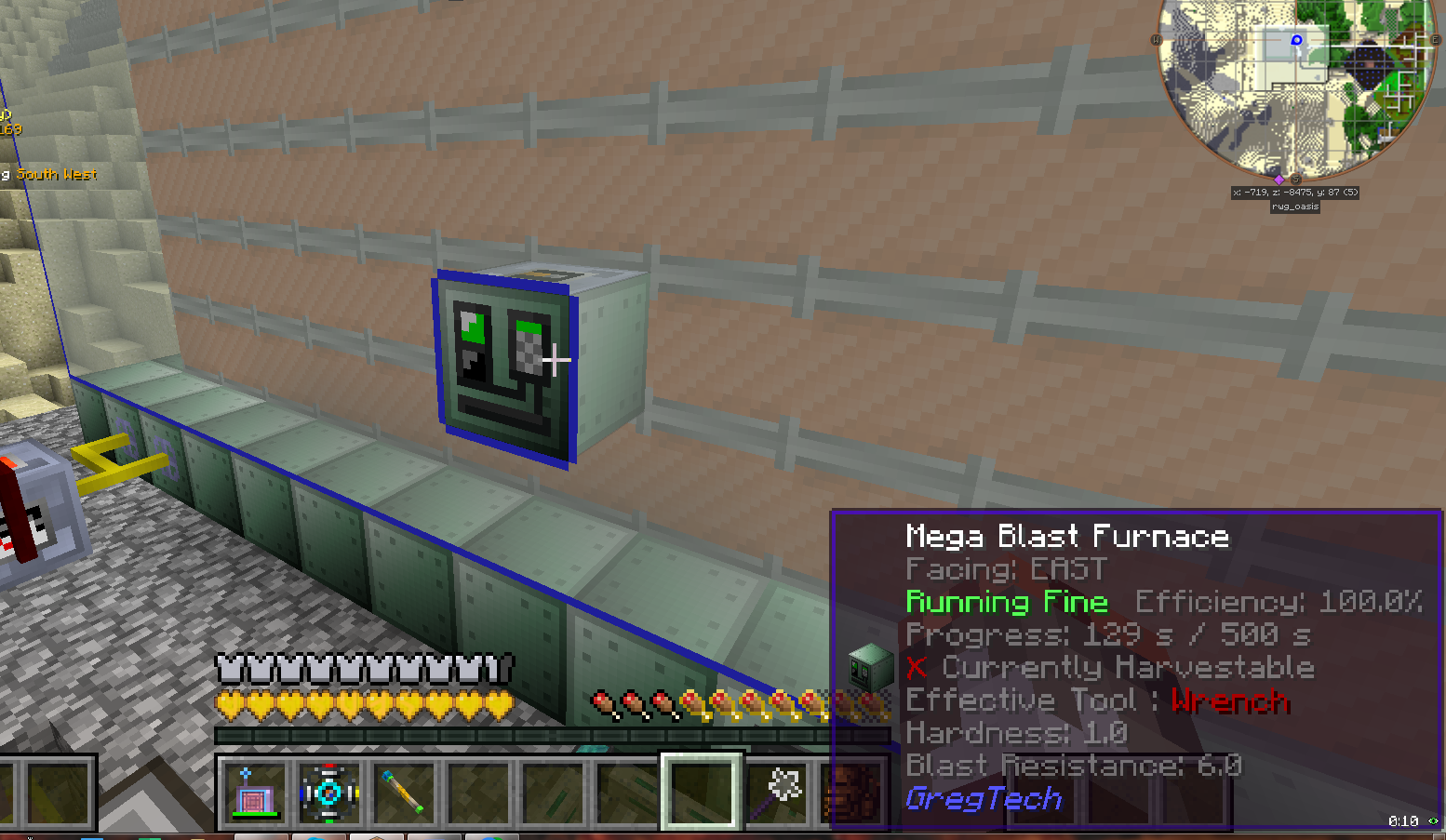1446x840 pixels.
Task: Click the coordinates label under the minimap
Action: (x=1293, y=193)
